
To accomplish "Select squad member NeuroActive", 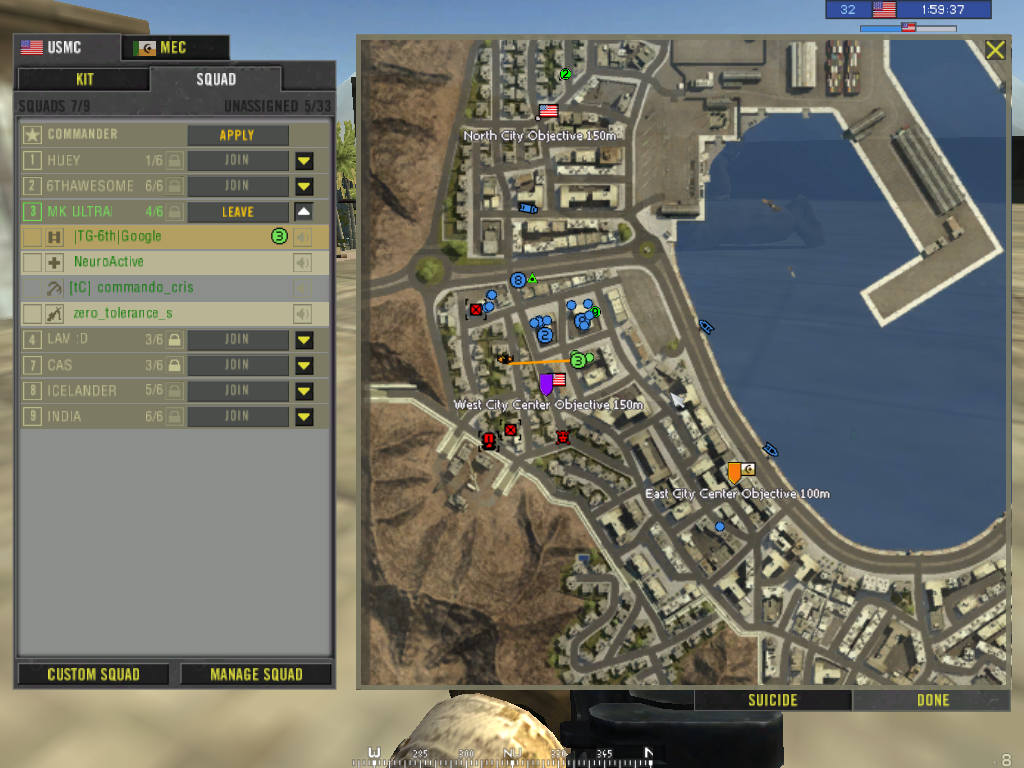I will [x=109, y=262].
